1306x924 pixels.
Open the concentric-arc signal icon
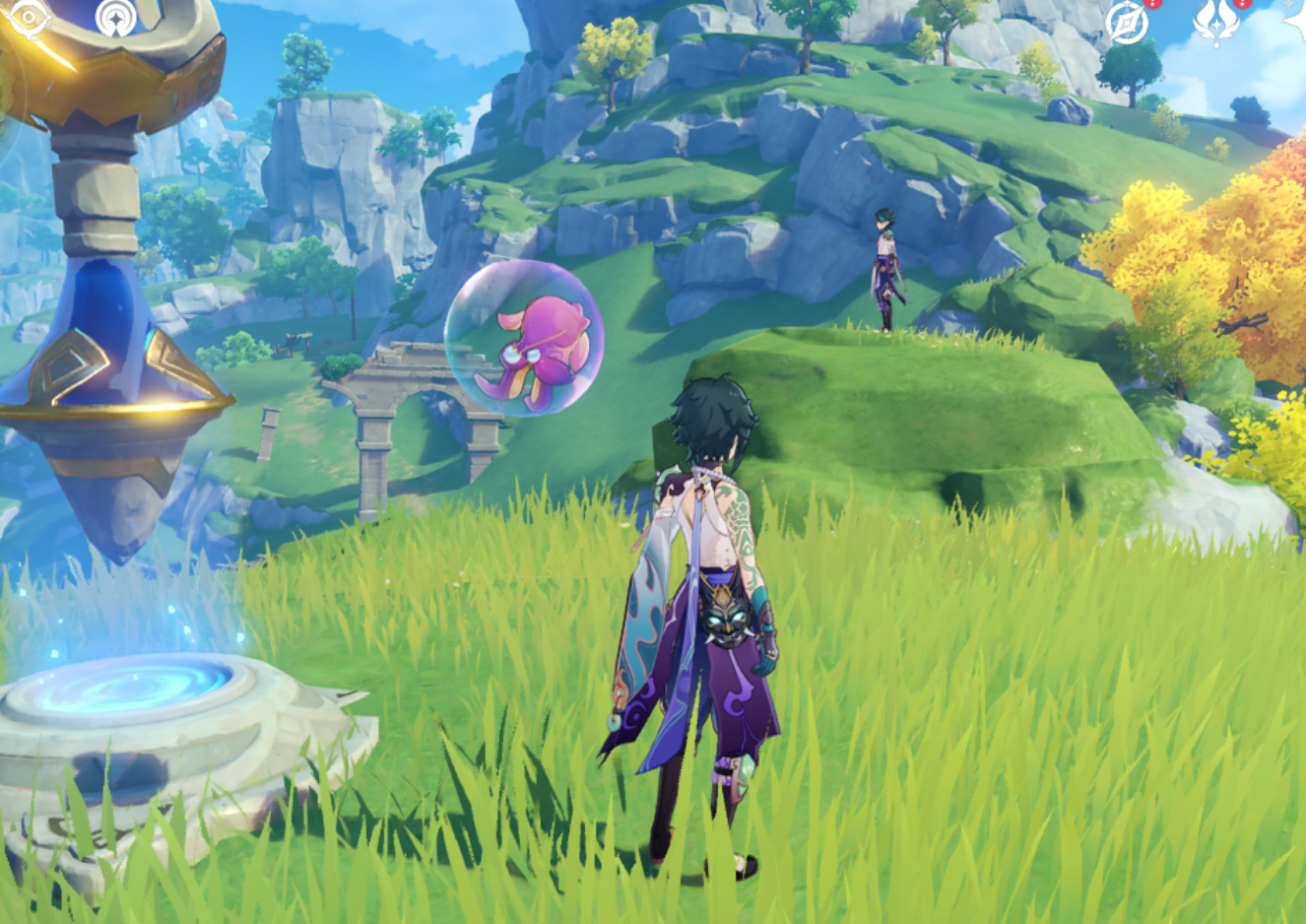116,18
